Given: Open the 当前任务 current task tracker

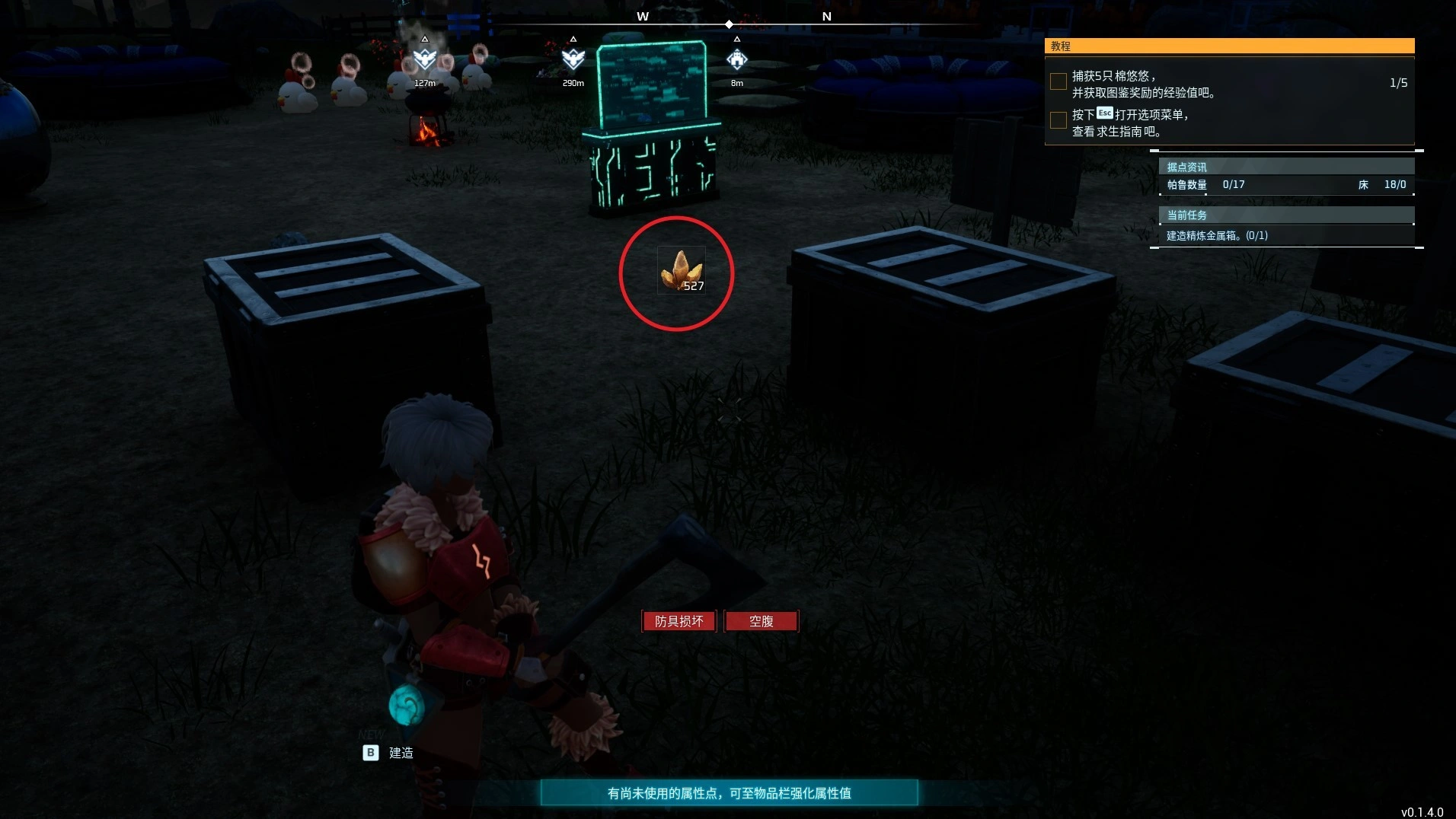Looking at the screenshot, I should [1285, 215].
